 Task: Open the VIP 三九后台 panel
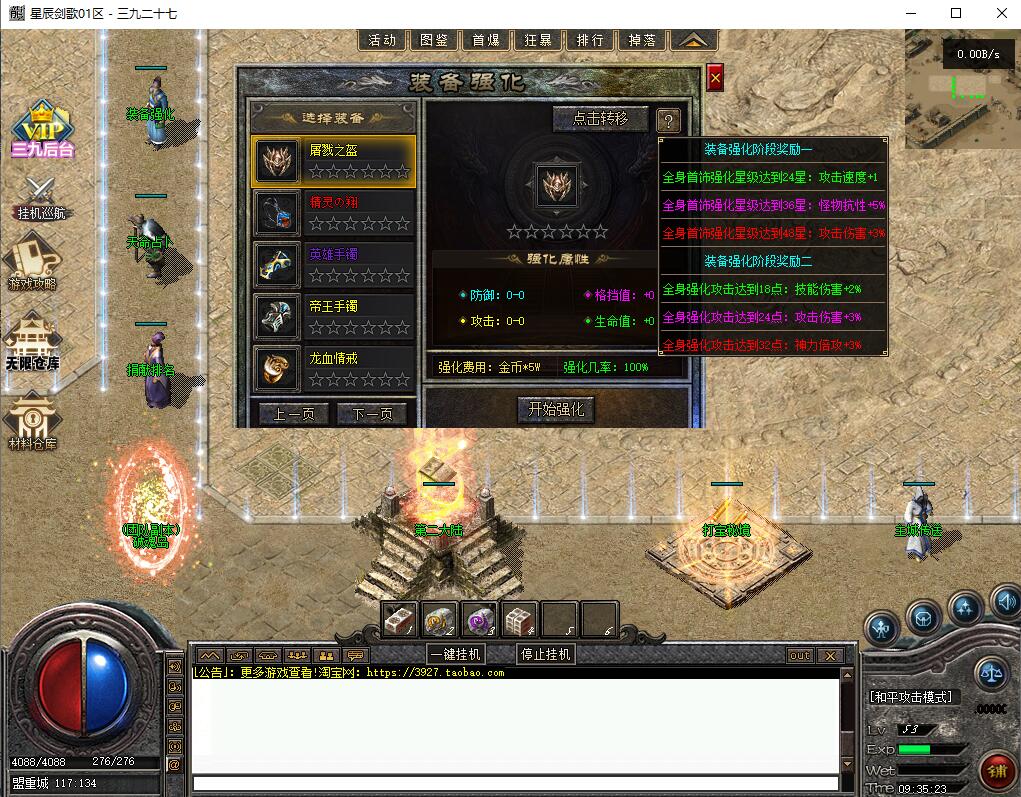(43, 130)
